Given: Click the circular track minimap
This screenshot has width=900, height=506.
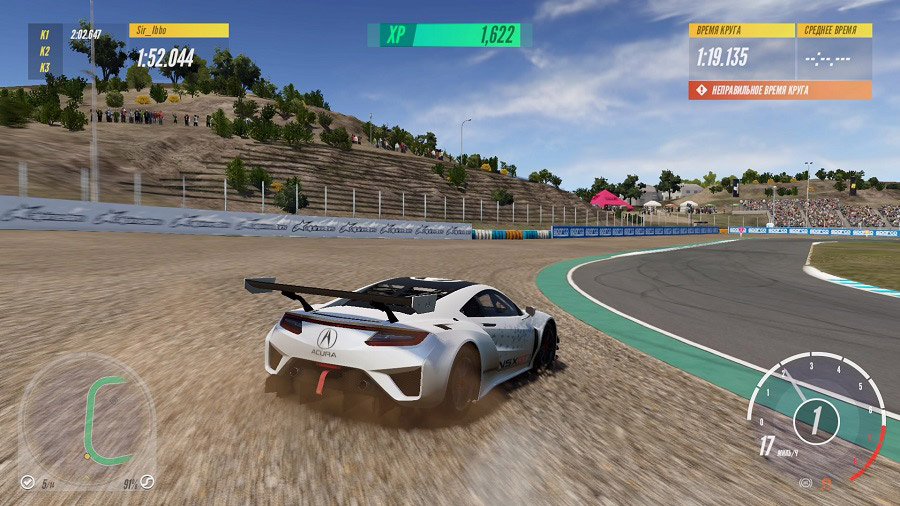Looking at the screenshot, I should click(88, 420).
